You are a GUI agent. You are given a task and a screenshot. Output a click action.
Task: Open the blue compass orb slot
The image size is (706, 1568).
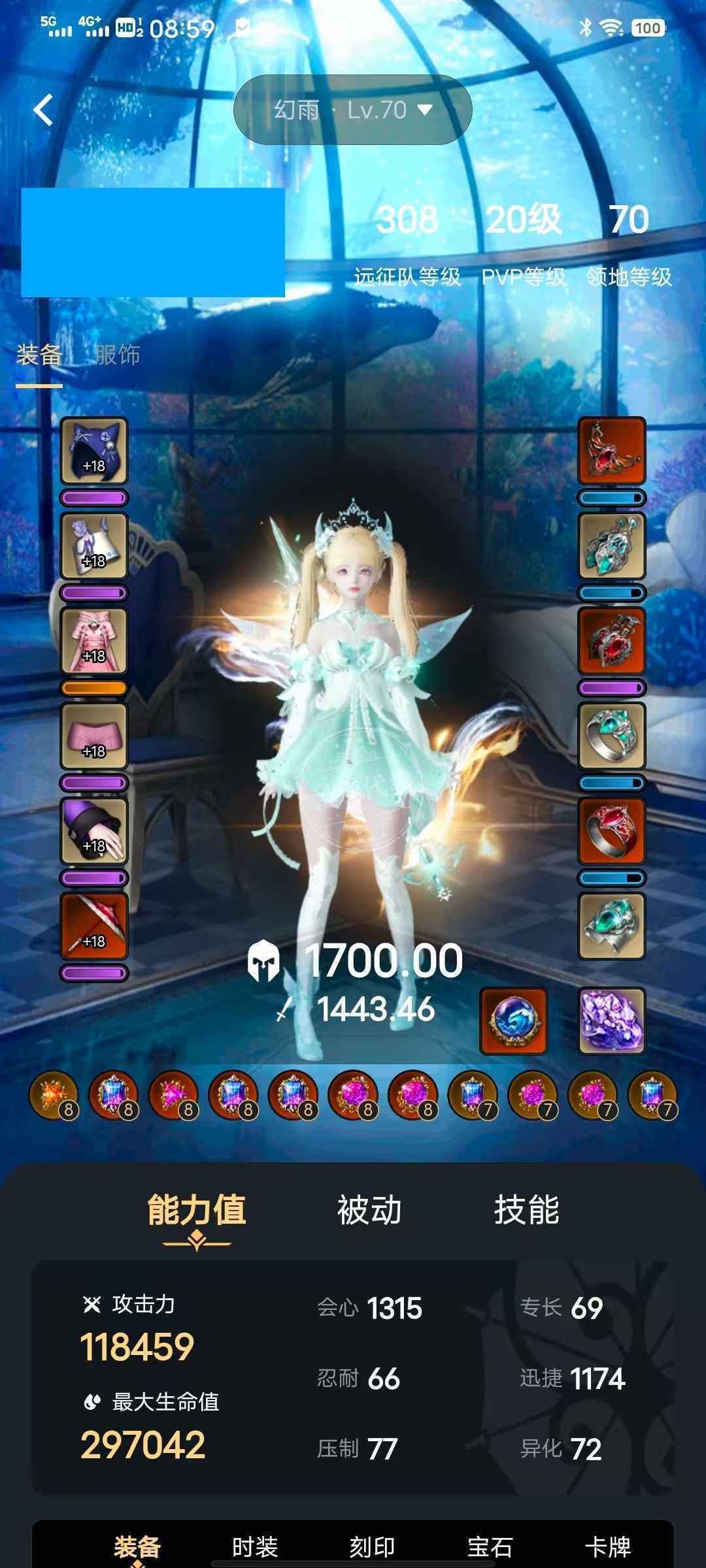(x=513, y=1021)
